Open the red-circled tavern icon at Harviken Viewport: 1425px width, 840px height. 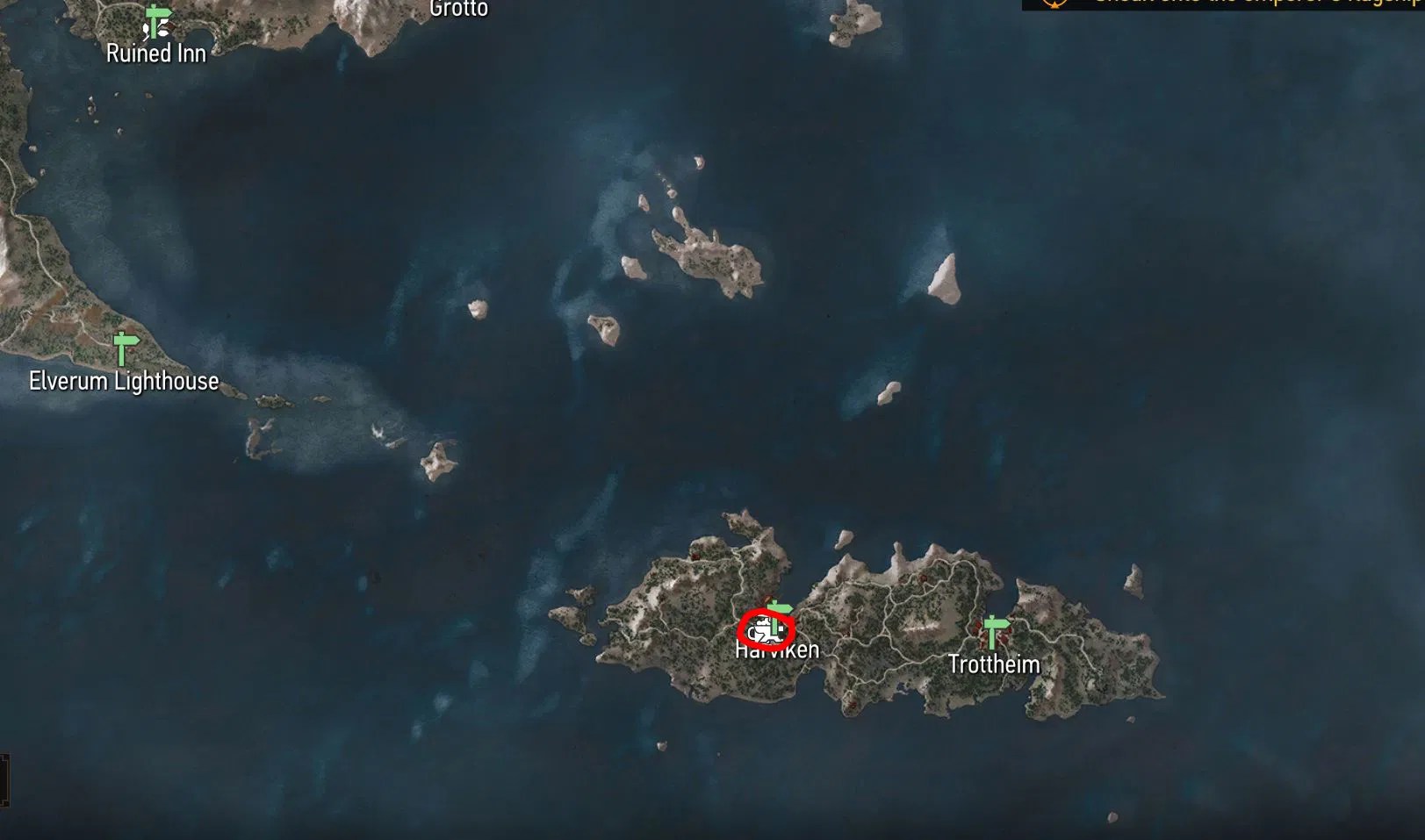tap(766, 630)
